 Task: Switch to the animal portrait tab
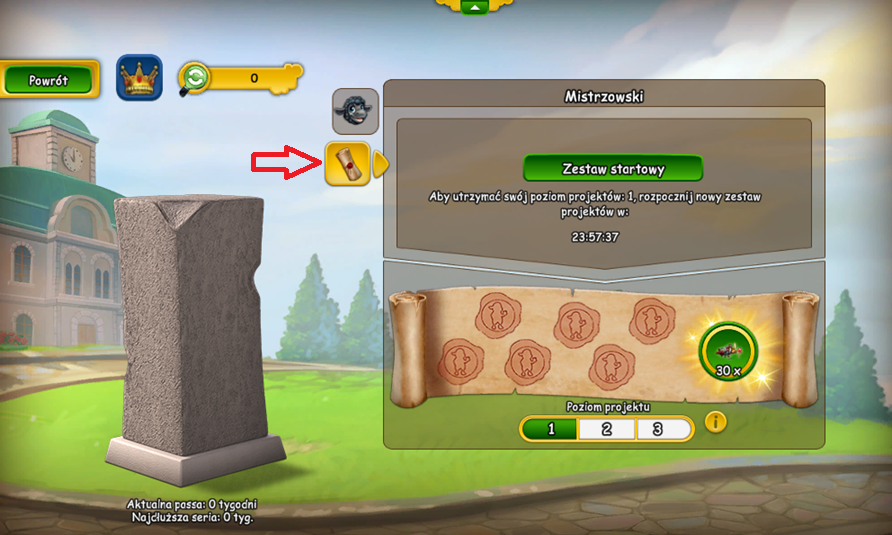pyautogui.click(x=355, y=111)
